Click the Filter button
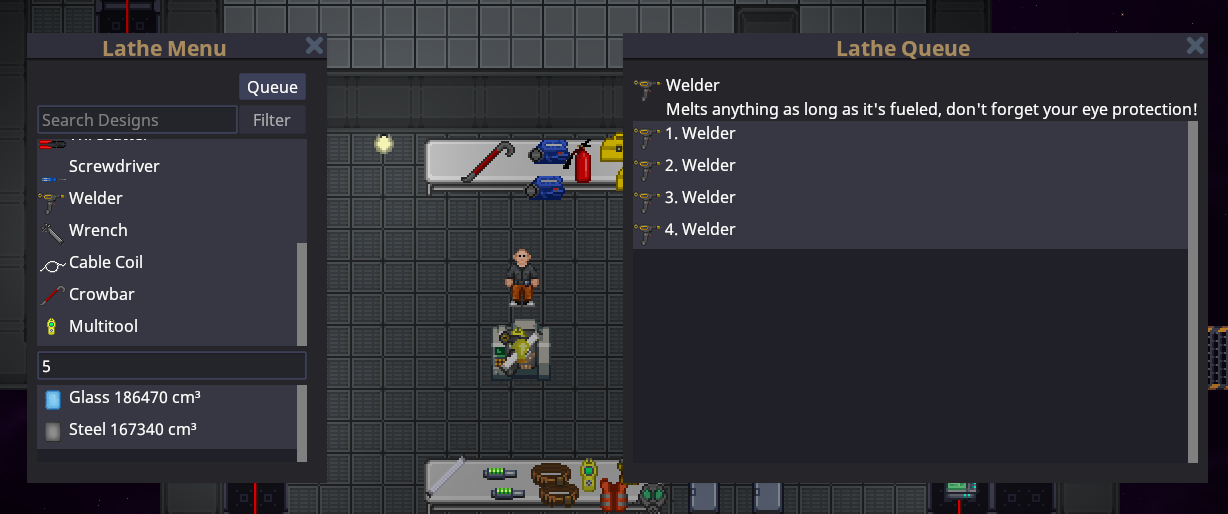This screenshot has height=514, width=1228. 272,120
